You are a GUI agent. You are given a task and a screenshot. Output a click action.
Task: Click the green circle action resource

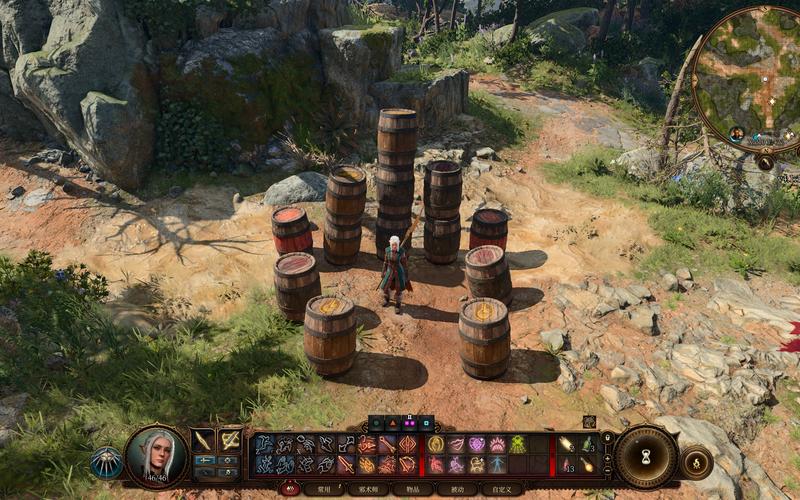click(x=377, y=423)
